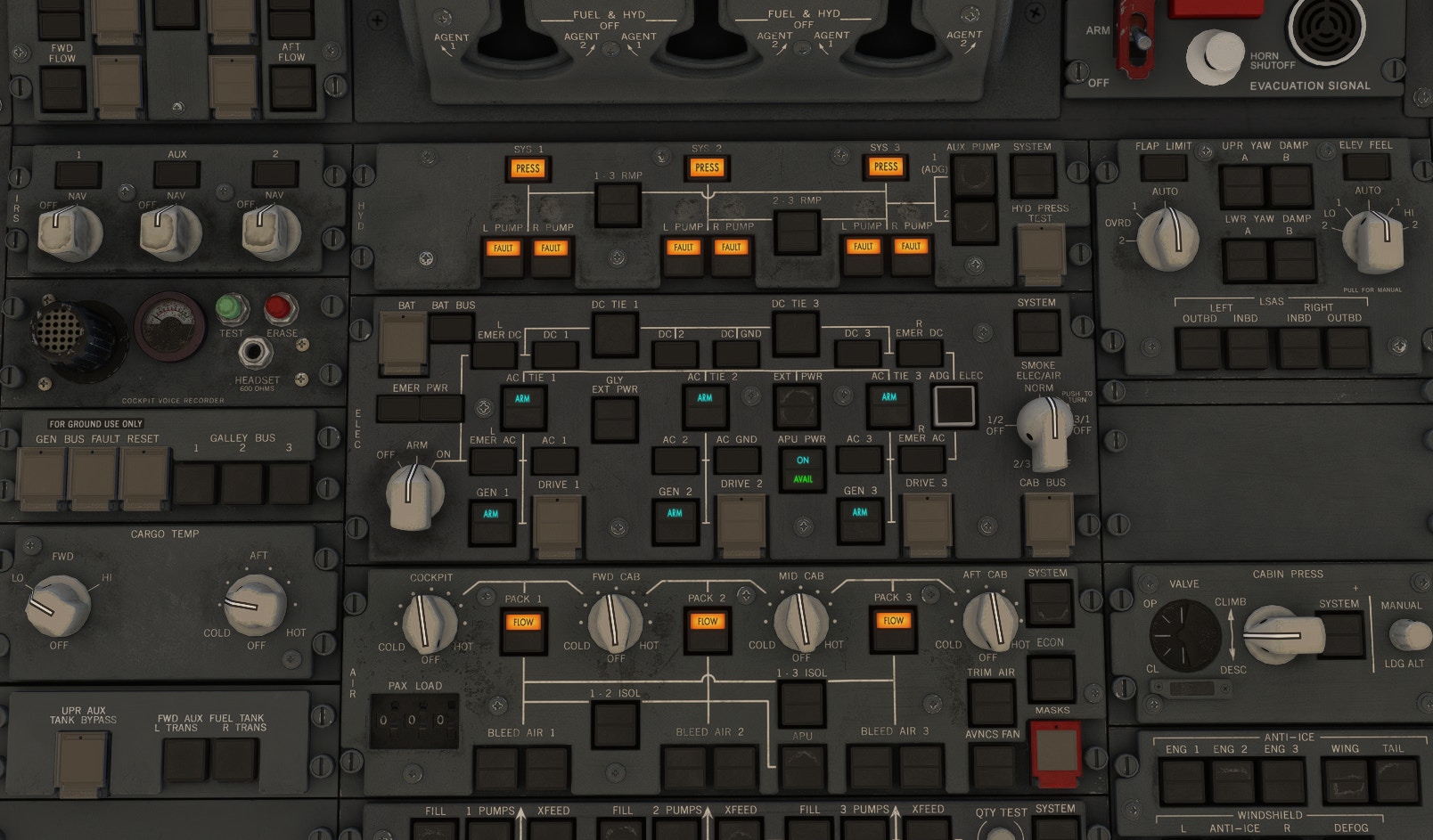Toggle the ADG ELEC button
This screenshot has height=840, width=1433.
[x=954, y=405]
